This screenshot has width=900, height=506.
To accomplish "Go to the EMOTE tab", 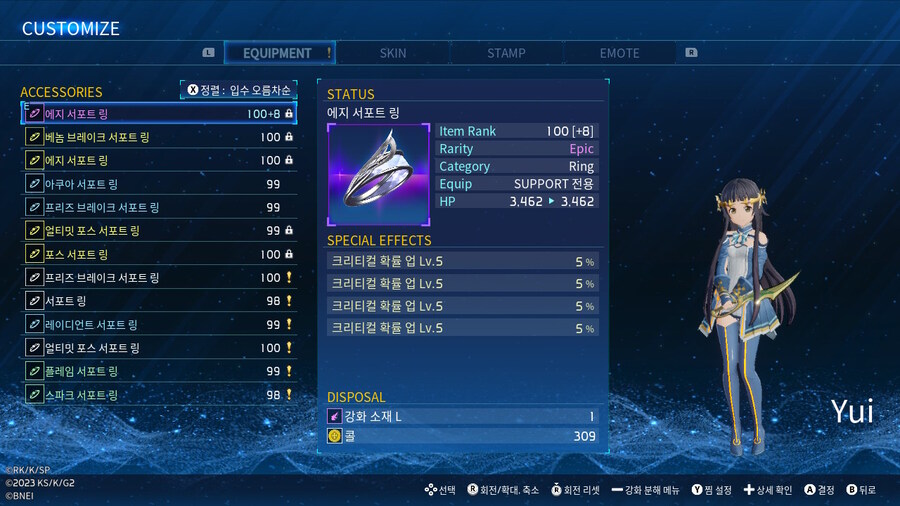I will pyautogui.click(x=620, y=53).
